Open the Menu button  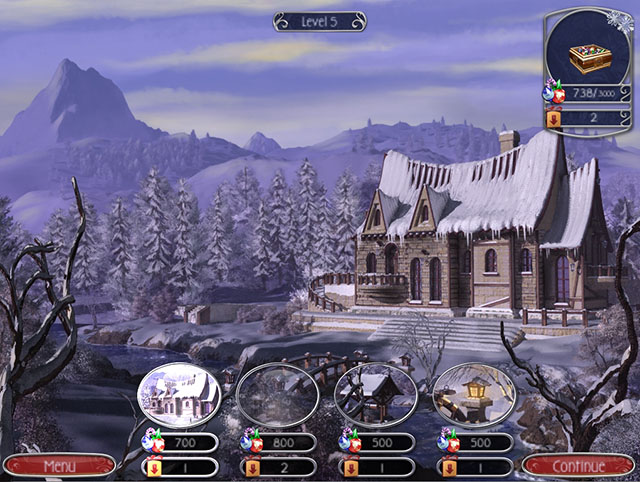tap(58, 466)
